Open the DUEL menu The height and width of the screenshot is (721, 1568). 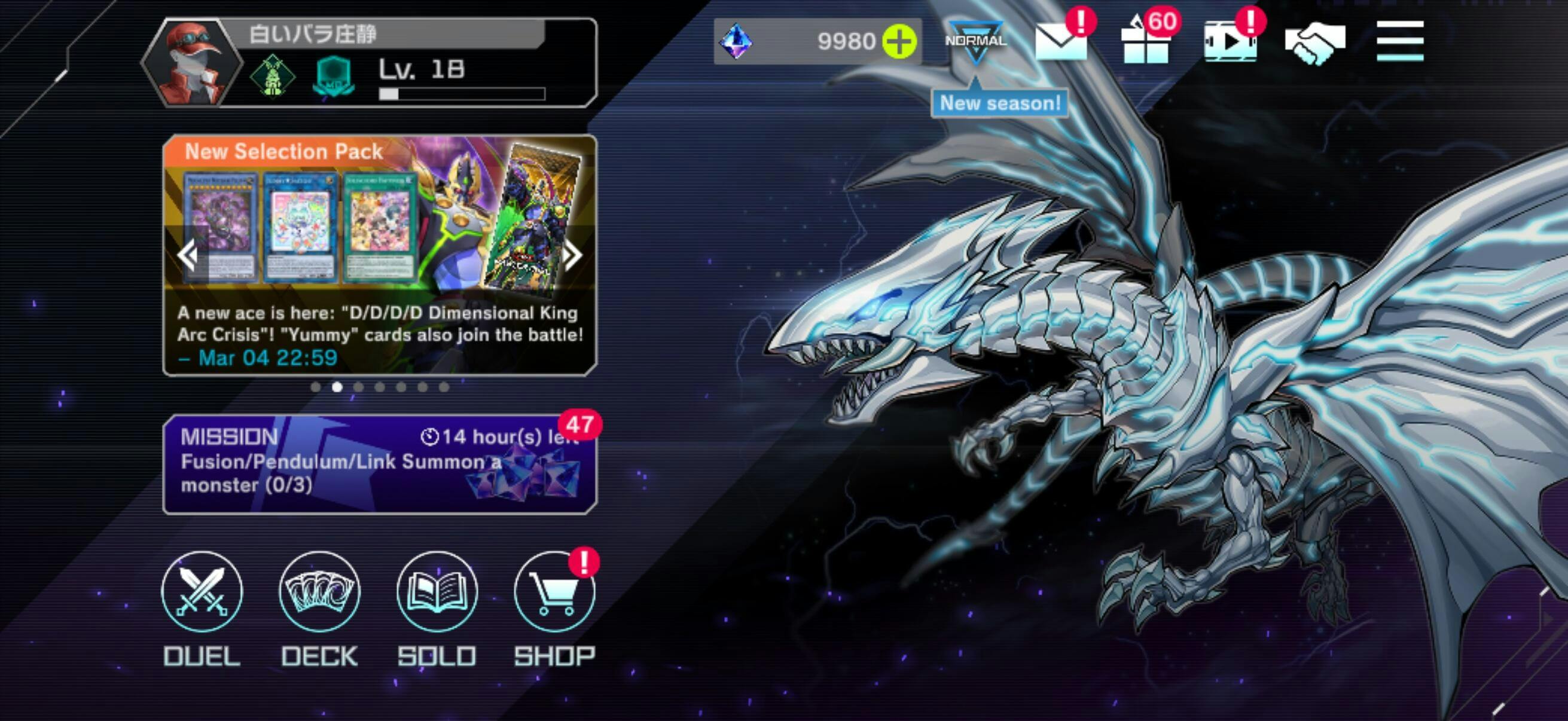(202, 592)
